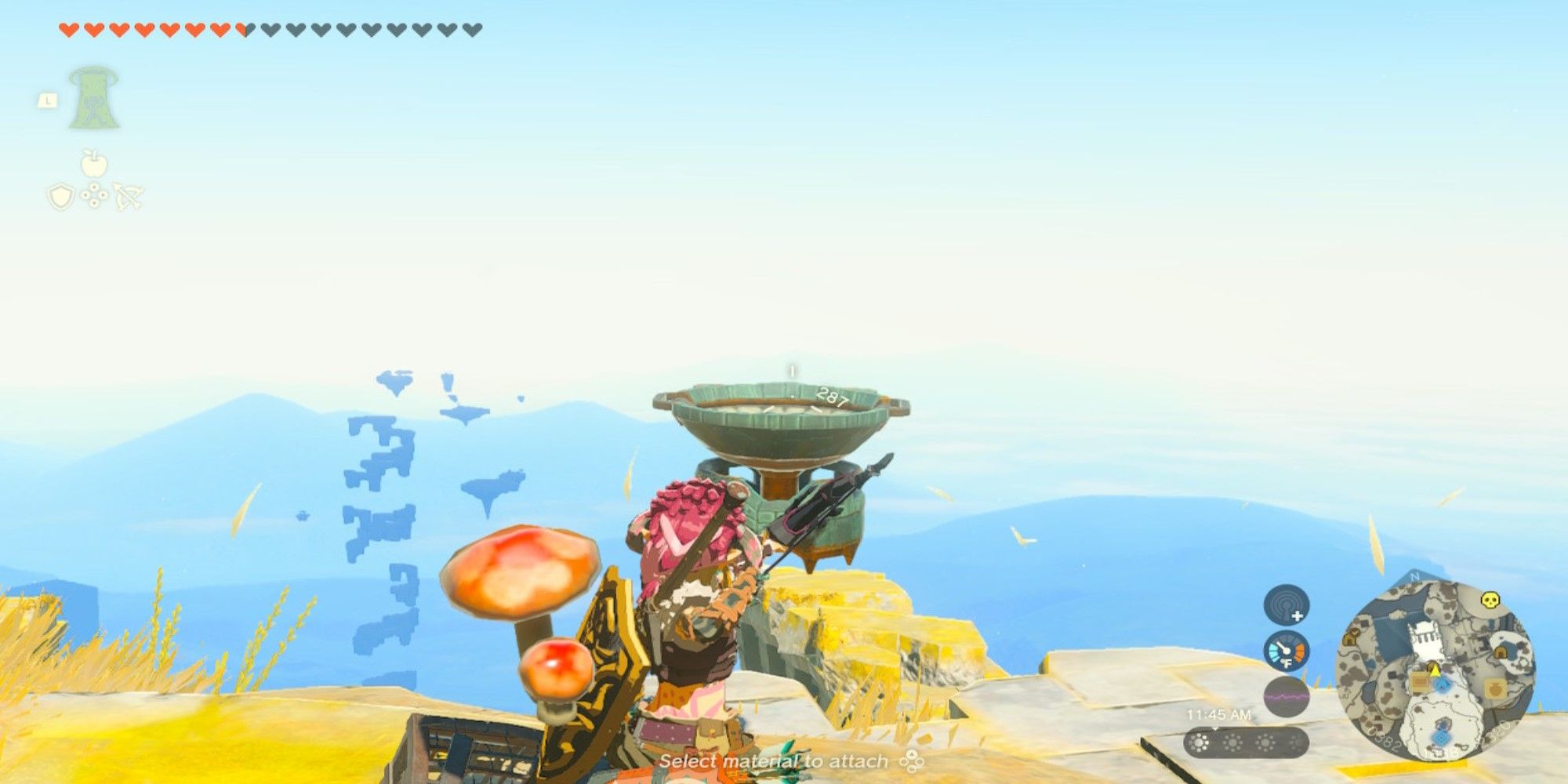
Task: Select the apple food shortcut icon
Action: coord(93,164)
